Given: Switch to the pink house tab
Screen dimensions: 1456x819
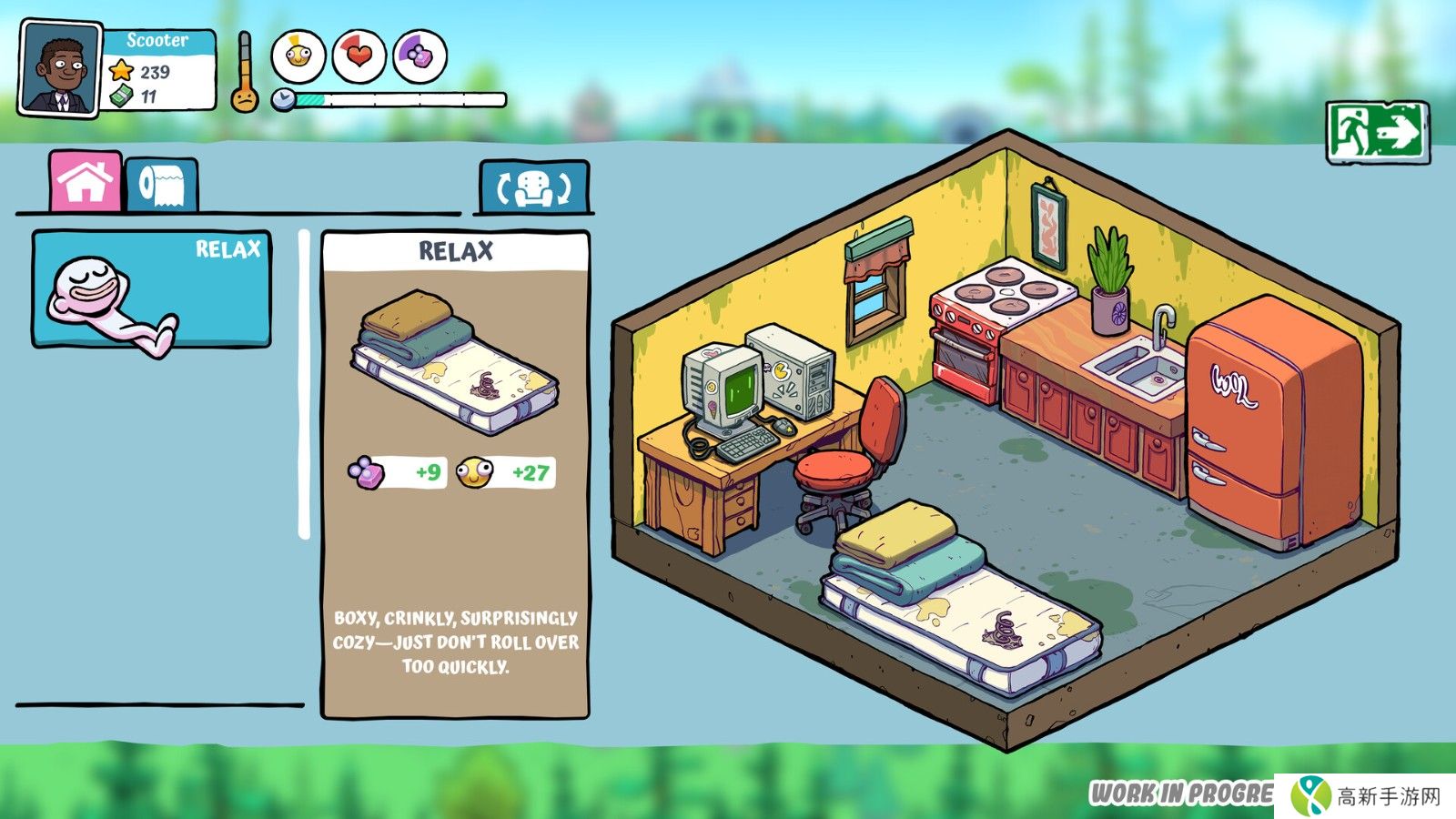Looking at the screenshot, I should pos(86,182).
